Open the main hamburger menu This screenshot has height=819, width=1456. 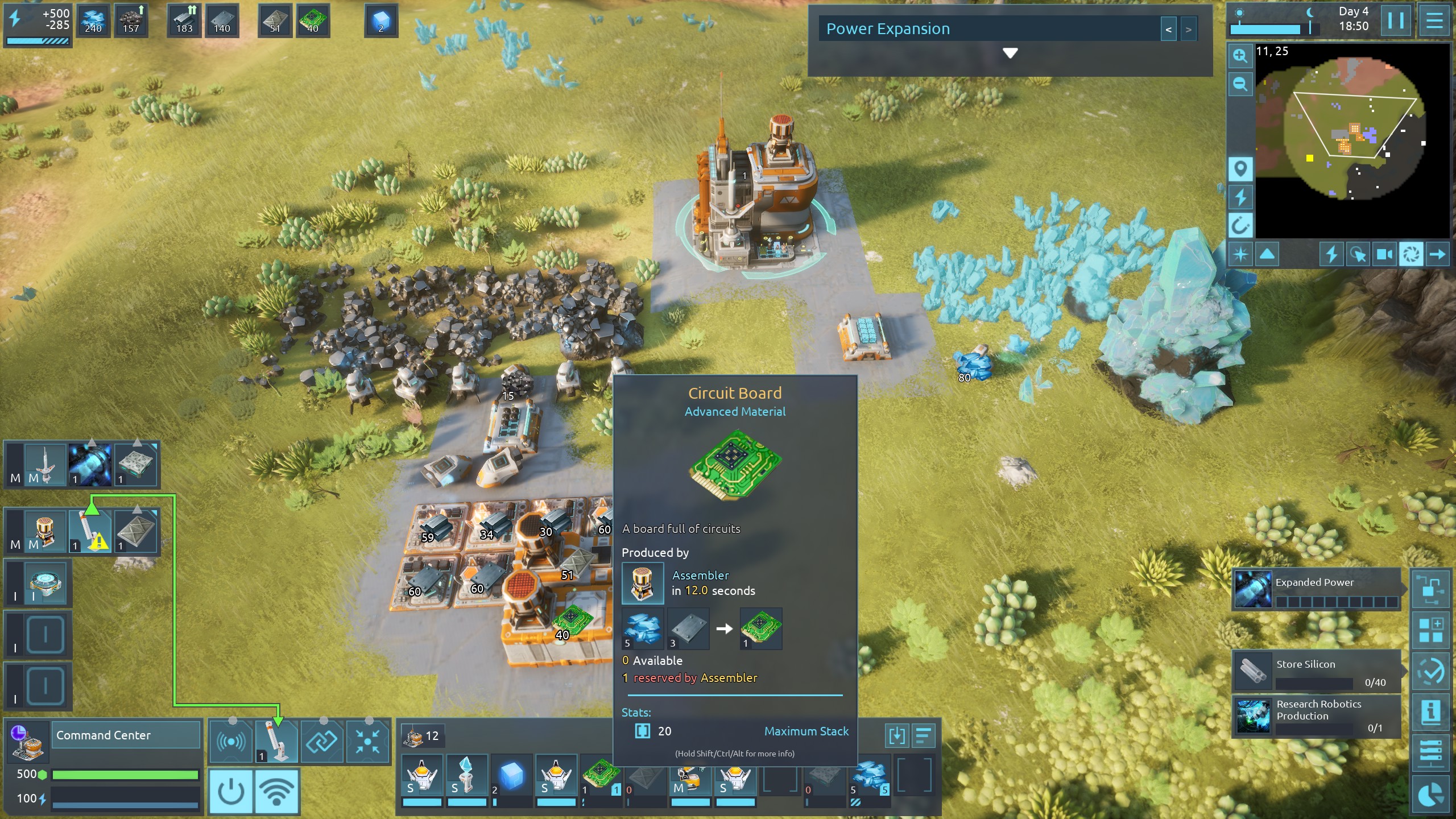(x=1434, y=21)
